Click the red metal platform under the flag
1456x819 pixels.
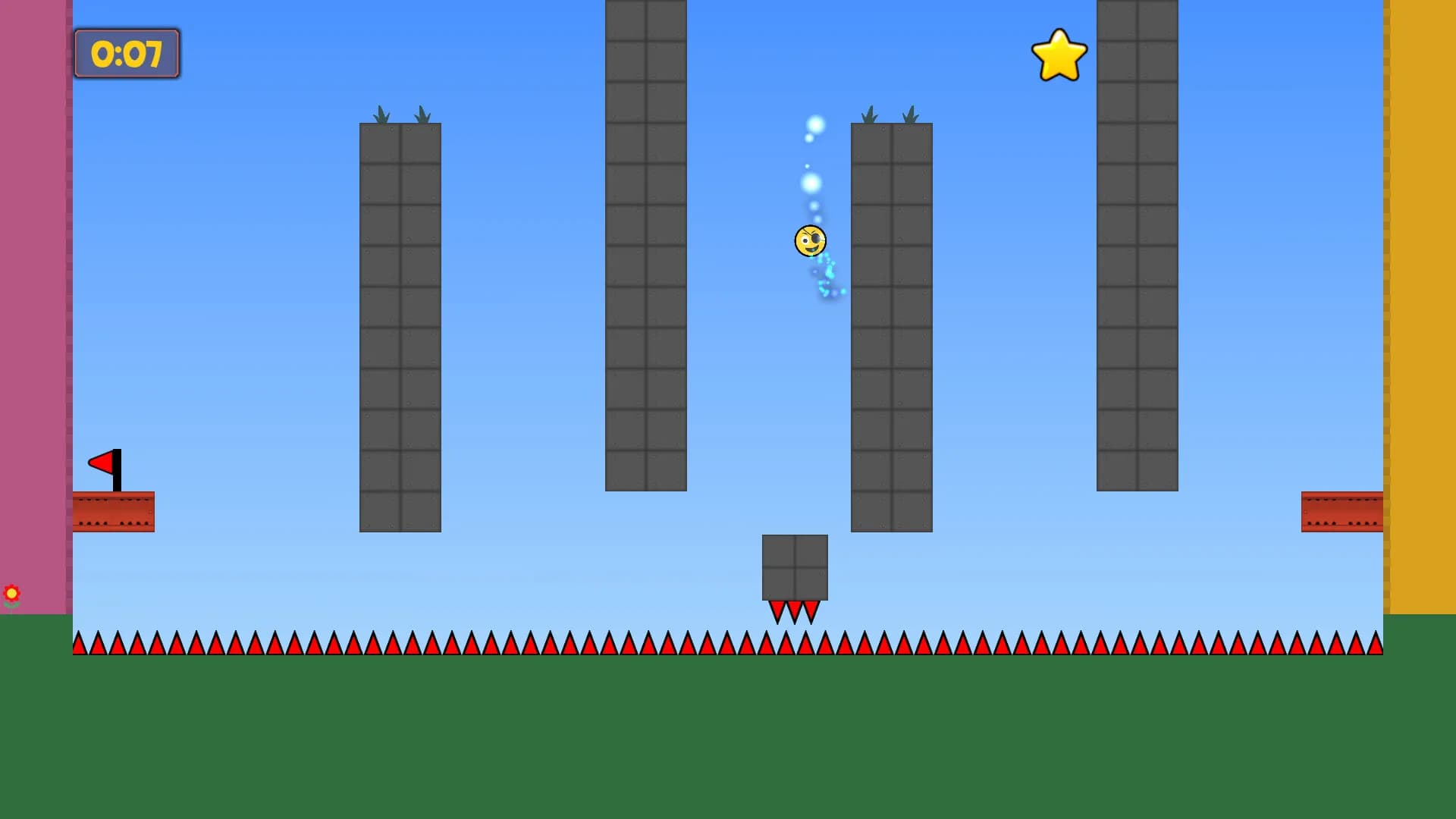coord(112,511)
